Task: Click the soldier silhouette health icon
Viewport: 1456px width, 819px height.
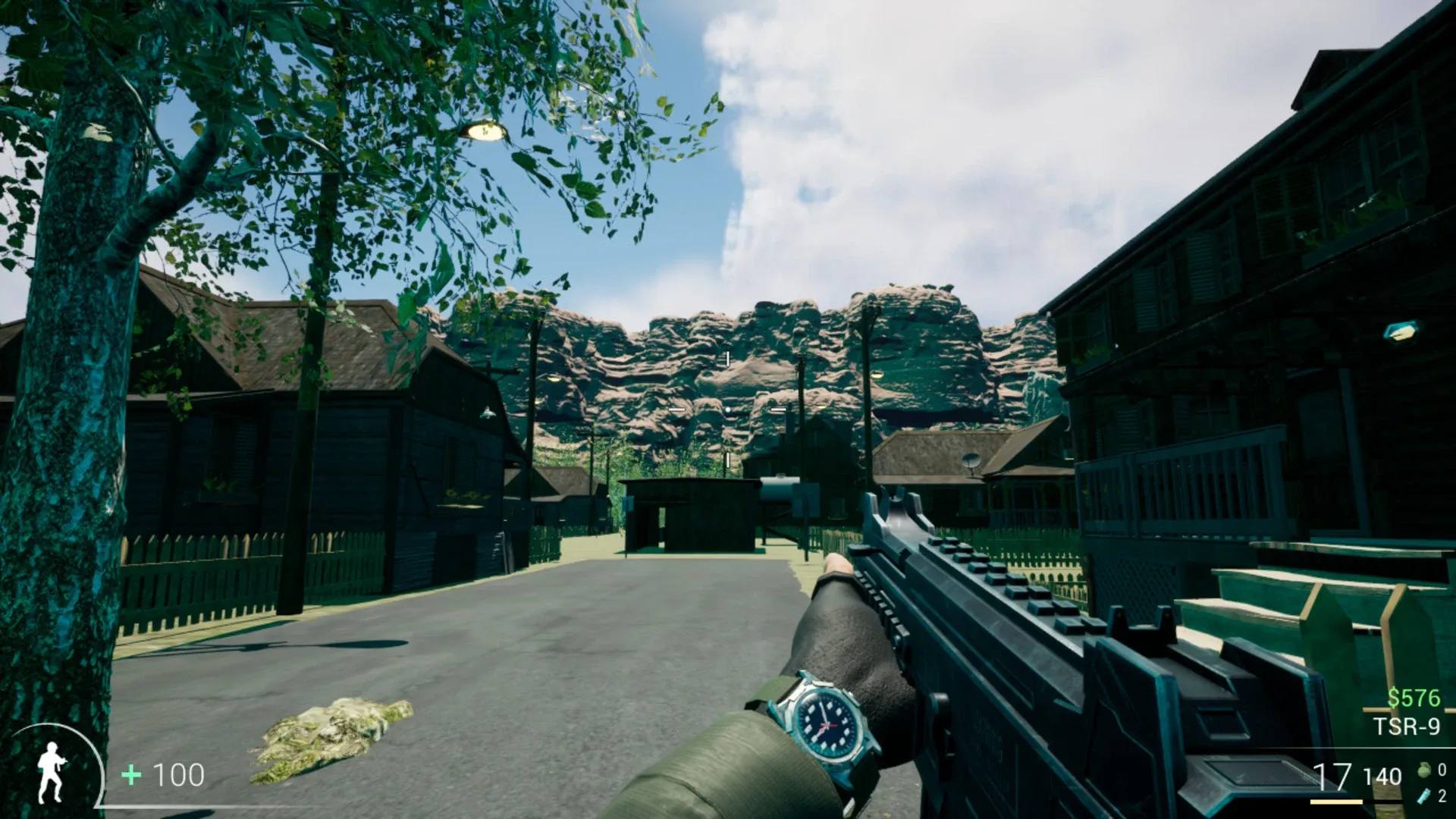Action: click(x=52, y=773)
